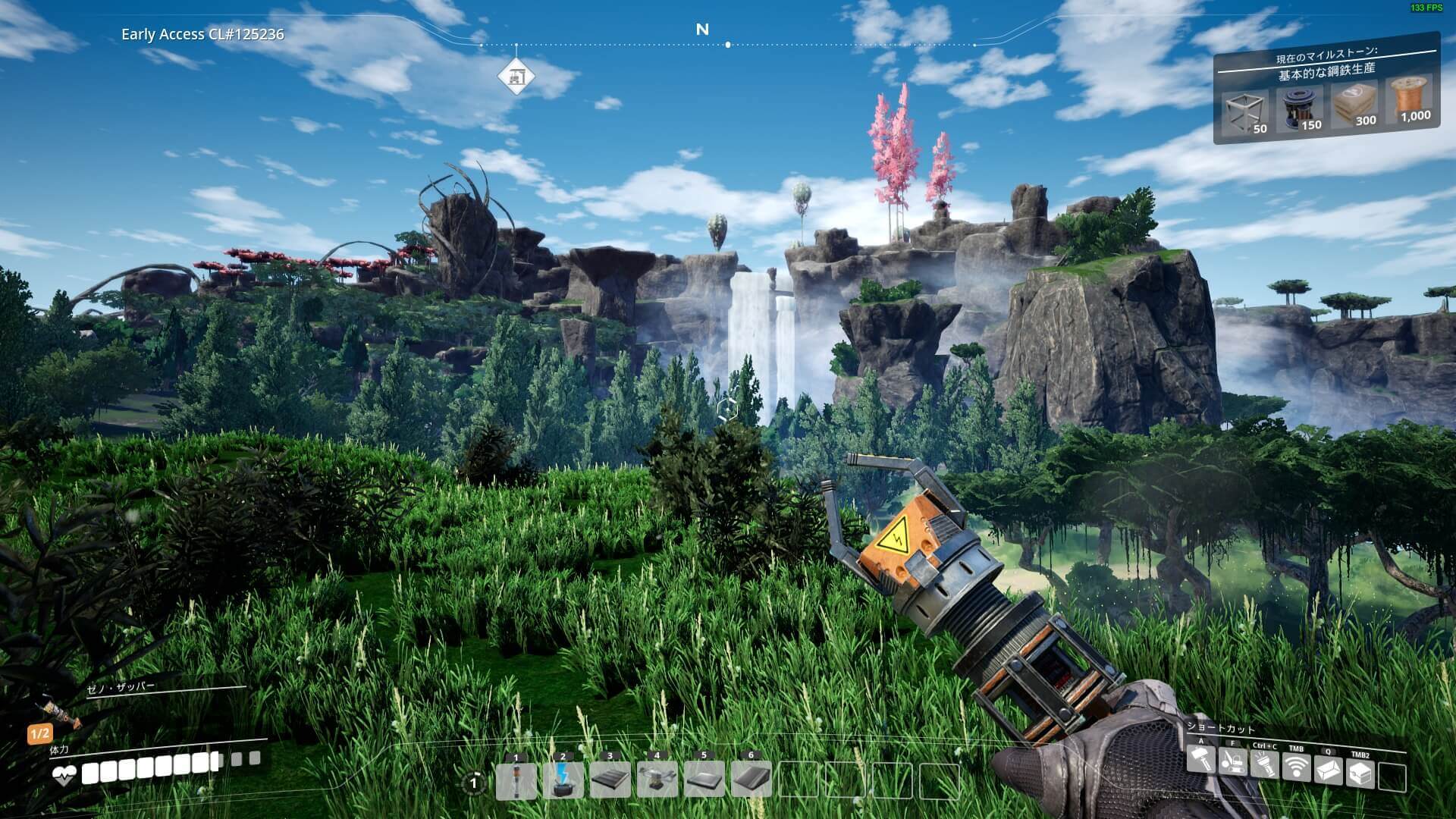Select hotbar slot 3 foundation
1456x819 pixels.
click(x=610, y=781)
